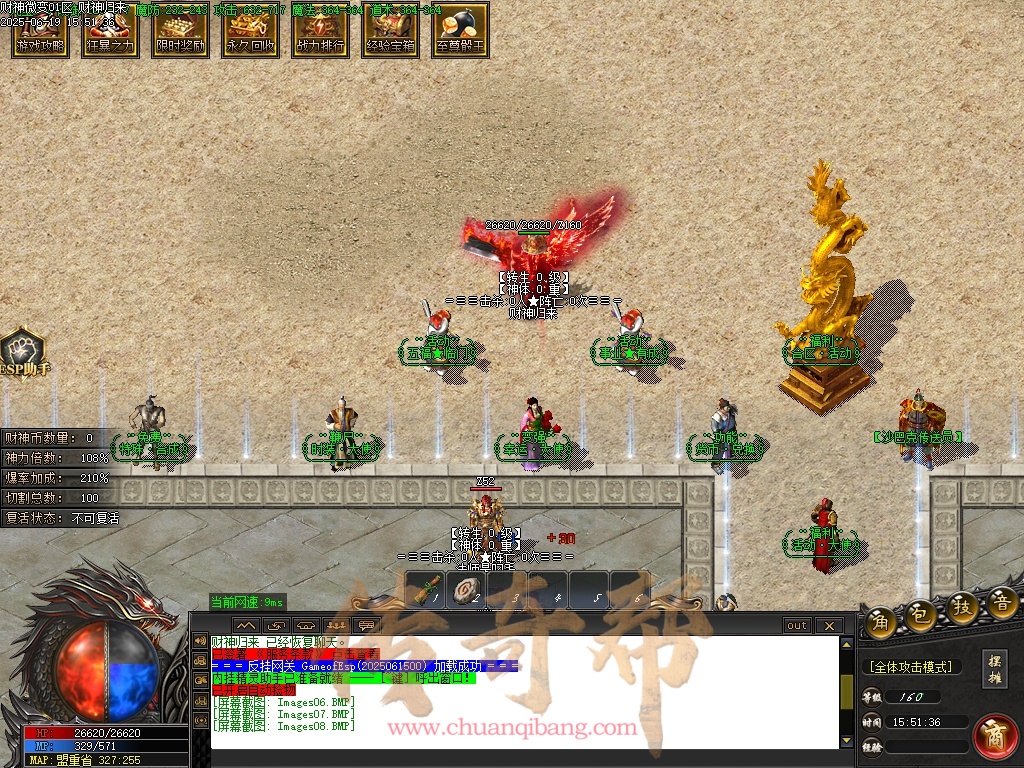Toggle the 全体攻击模式 attack mode label

pos(910,667)
